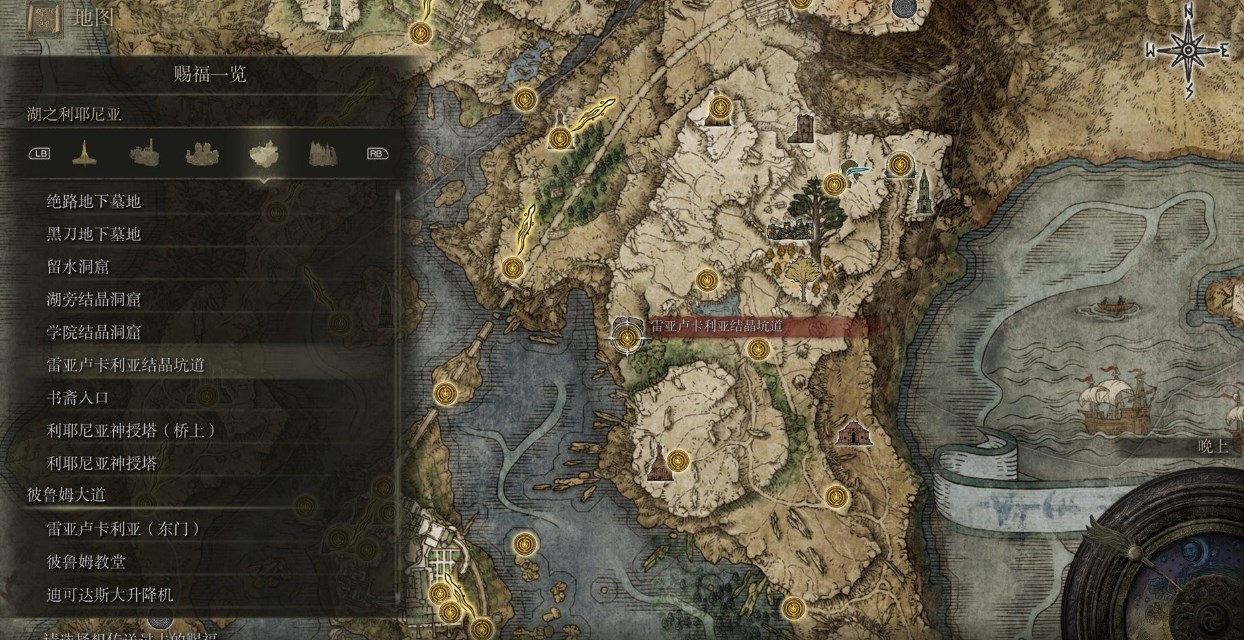Pick 湖旁结晶洞窟 in the list
1244x640 pixels.
94,299
